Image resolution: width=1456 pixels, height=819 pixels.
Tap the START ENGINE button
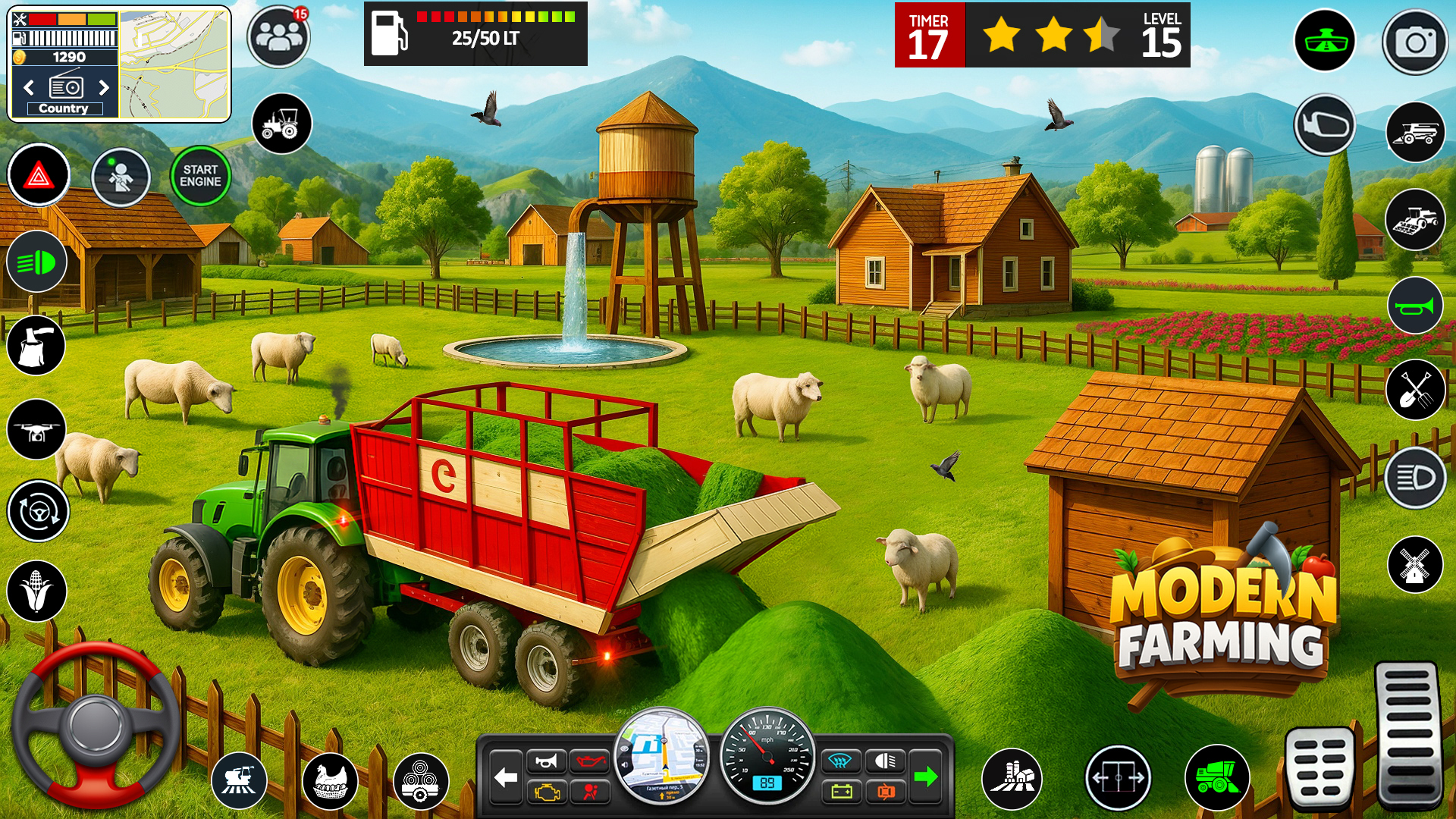[200, 177]
